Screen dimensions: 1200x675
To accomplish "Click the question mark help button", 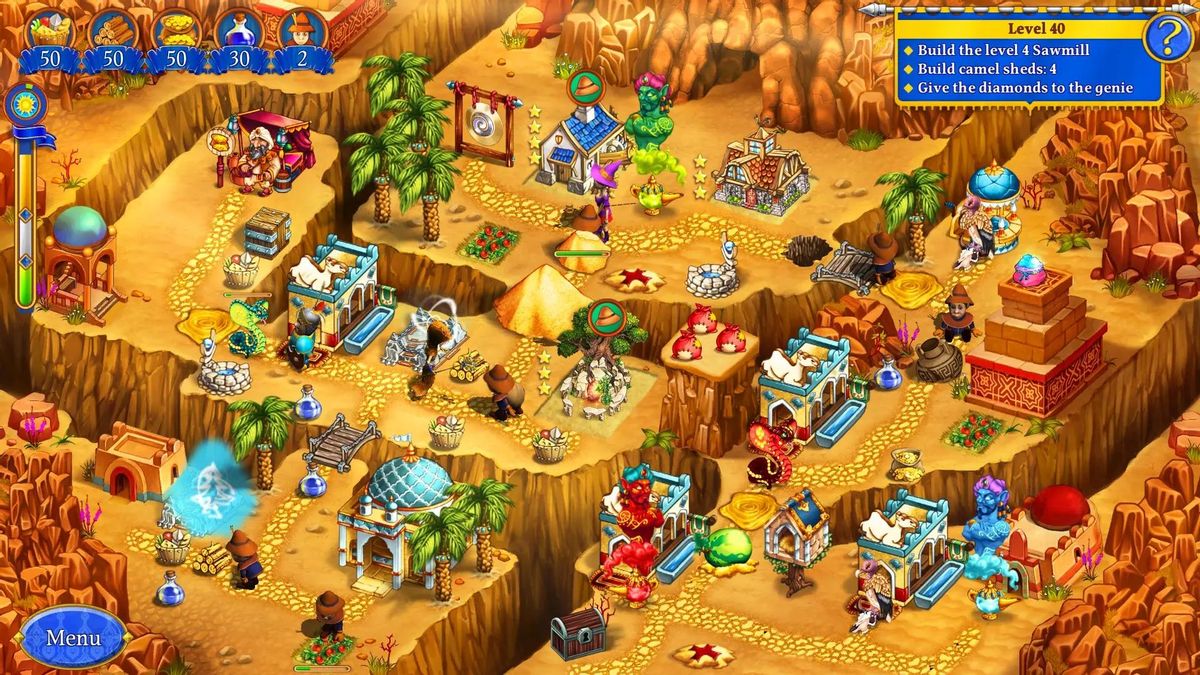I will [1166, 39].
